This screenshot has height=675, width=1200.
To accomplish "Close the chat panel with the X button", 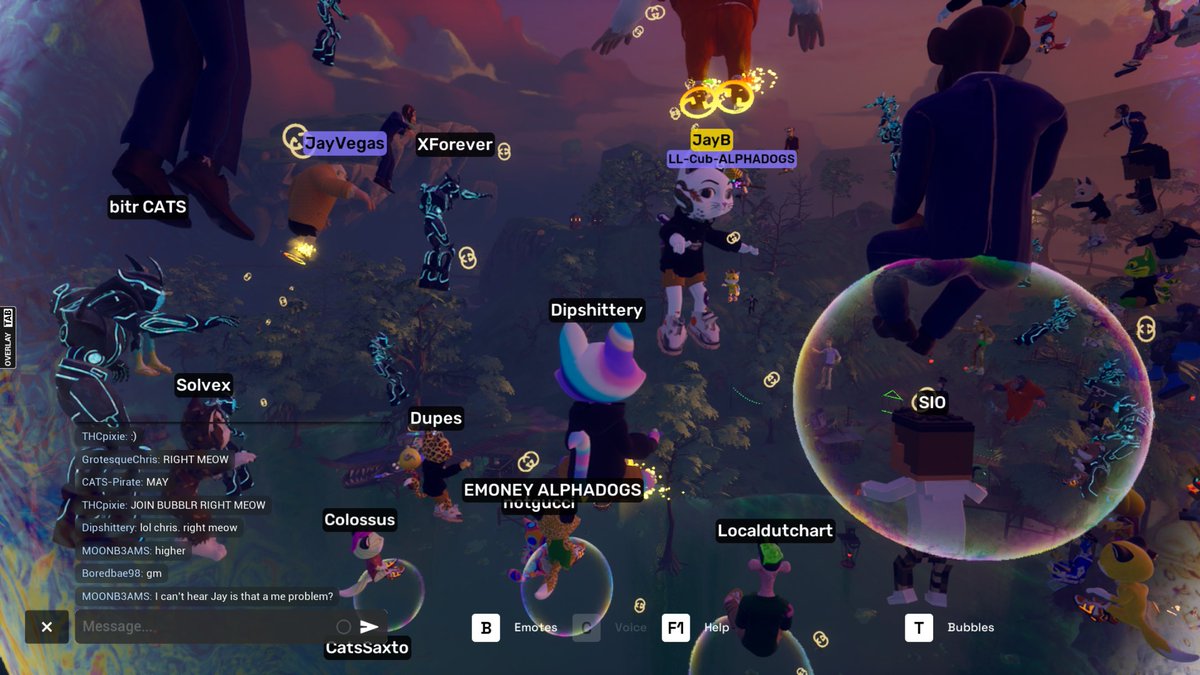I will tap(47, 627).
